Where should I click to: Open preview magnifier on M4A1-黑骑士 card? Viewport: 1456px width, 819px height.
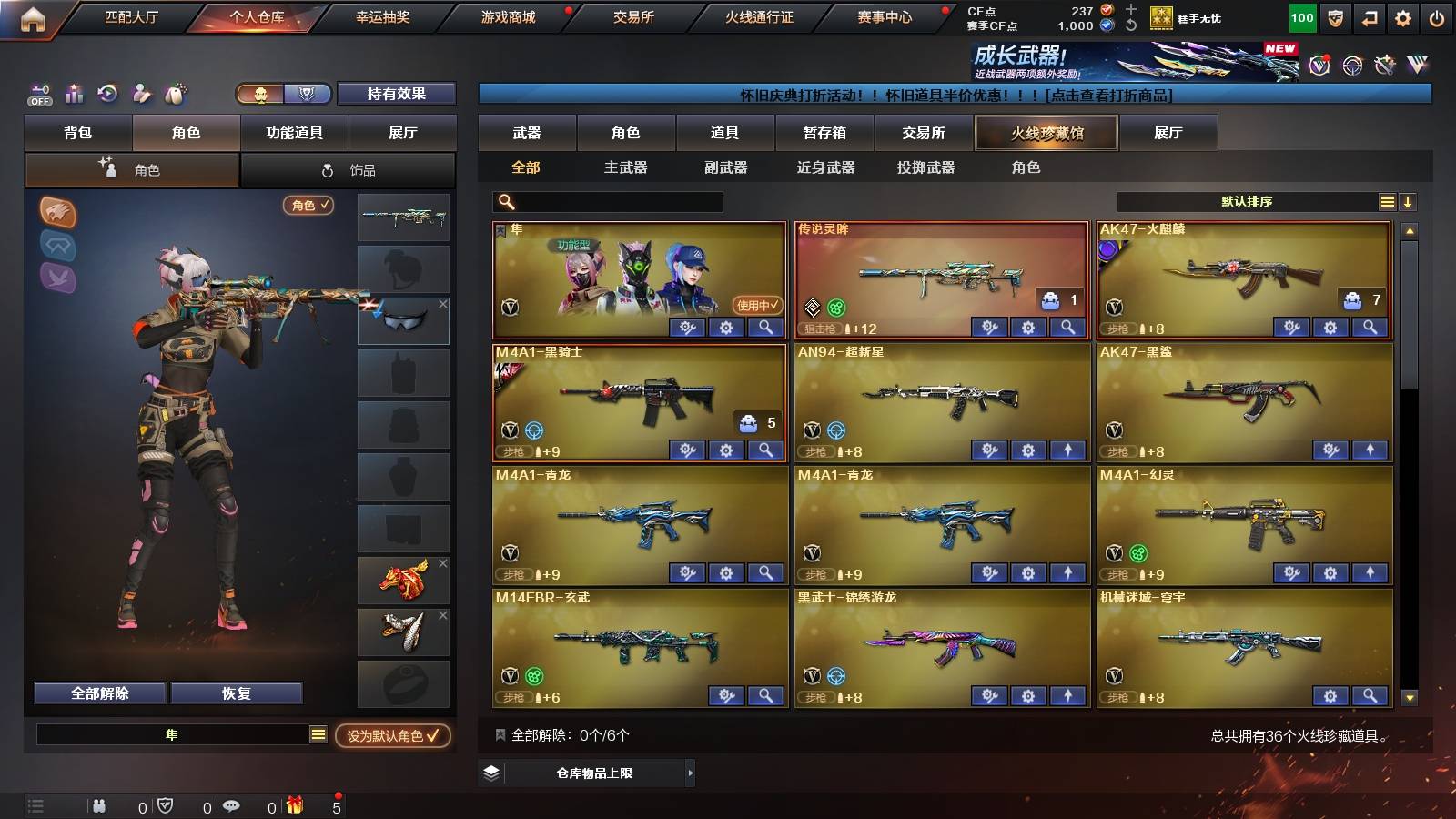click(x=764, y=450)
